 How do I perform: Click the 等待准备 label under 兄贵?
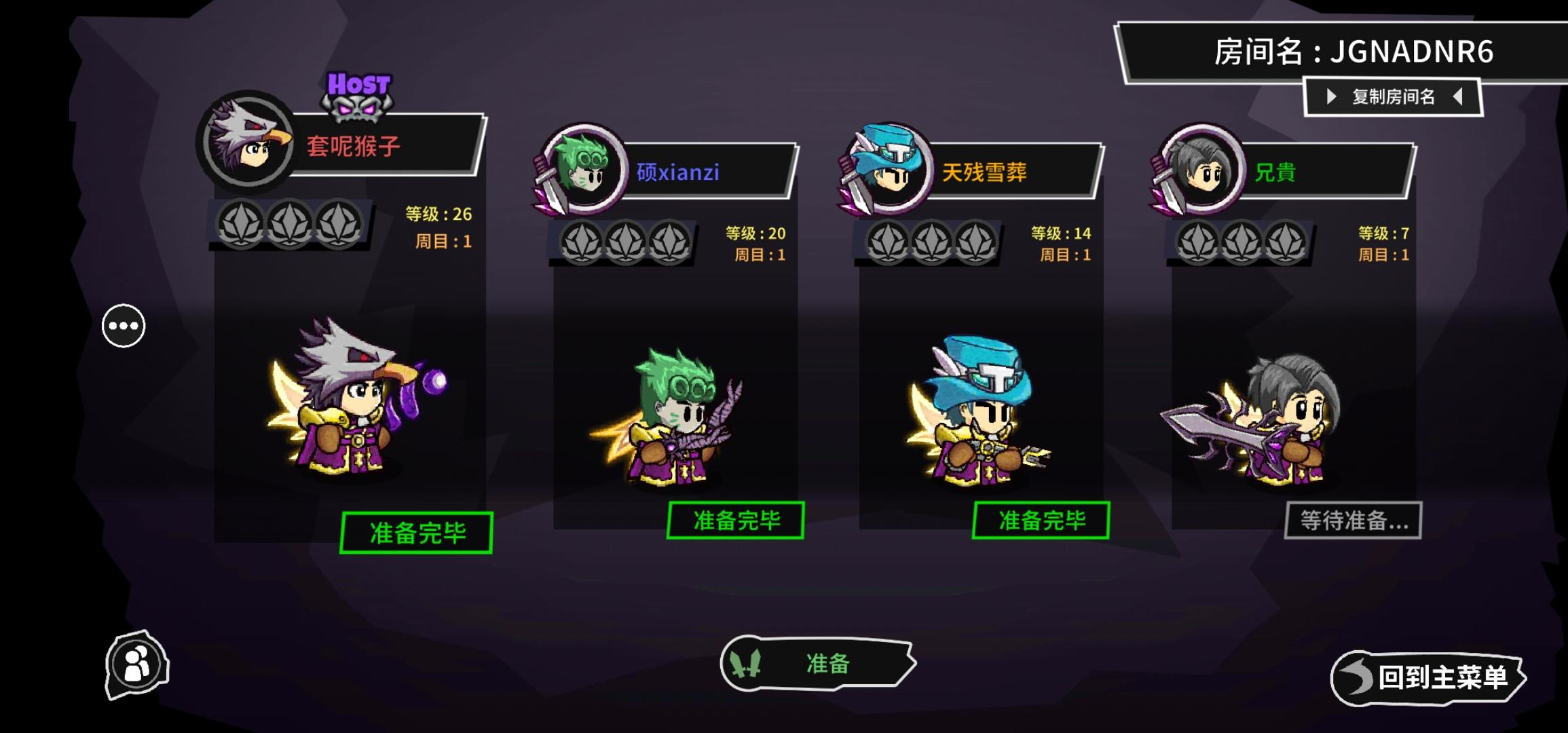(x=1358, y=520)
